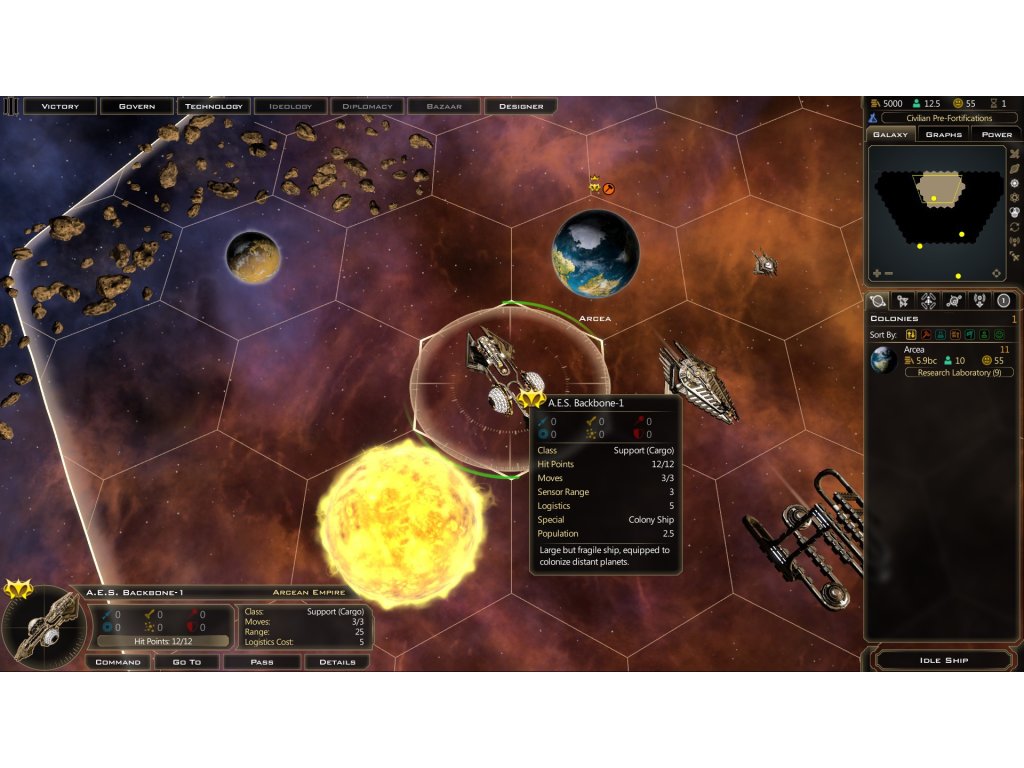This screenshot has height=768, width=1024.
Task: Switch to the Power tab
Action: click(996, 134)
